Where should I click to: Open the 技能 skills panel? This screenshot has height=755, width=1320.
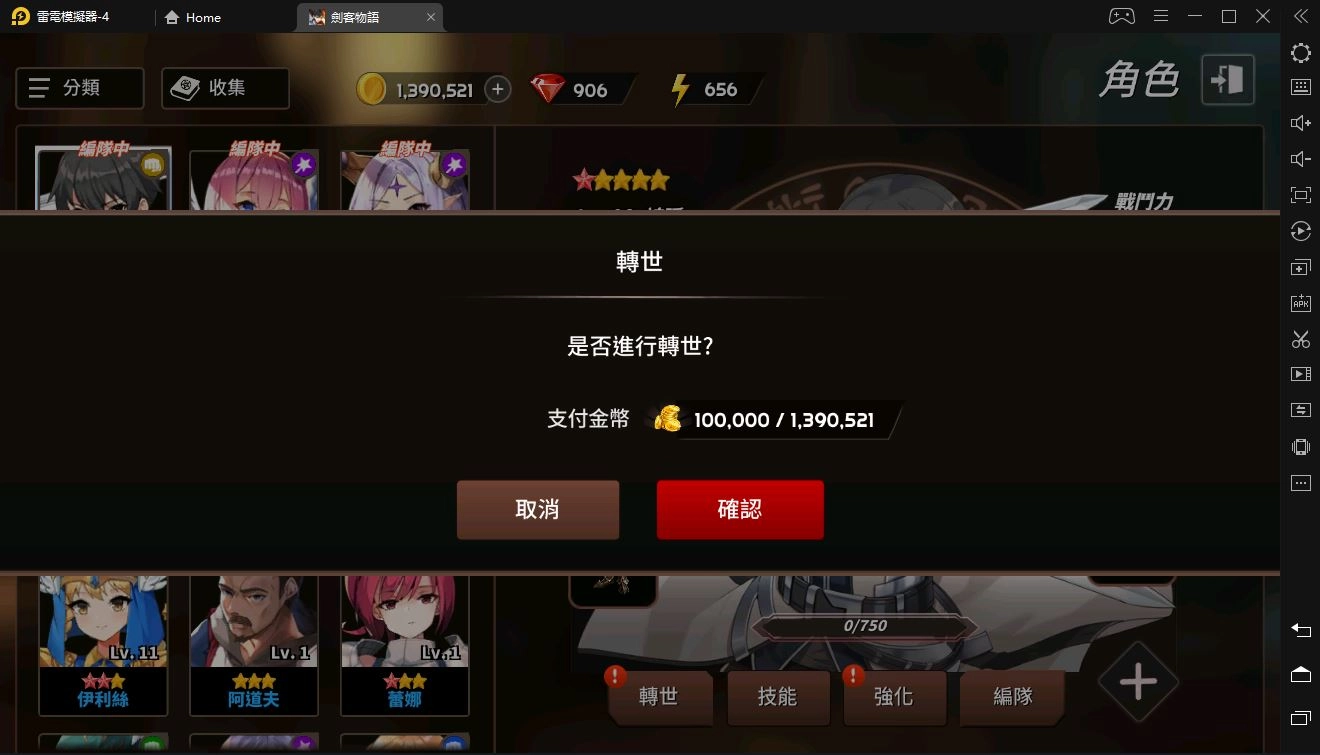point(778,698)
